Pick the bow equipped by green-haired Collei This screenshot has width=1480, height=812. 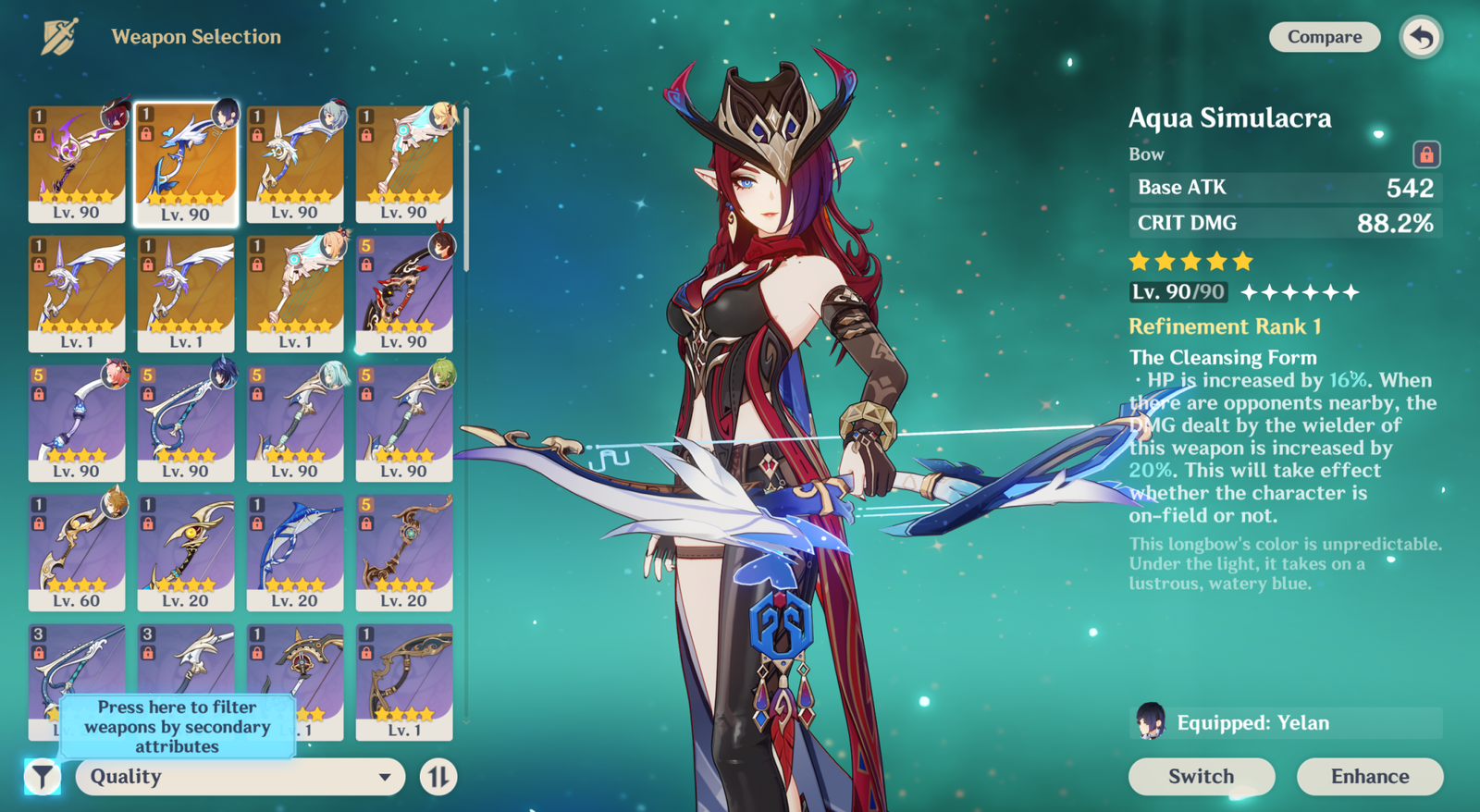pyautogui.click(x=404, y=423)
